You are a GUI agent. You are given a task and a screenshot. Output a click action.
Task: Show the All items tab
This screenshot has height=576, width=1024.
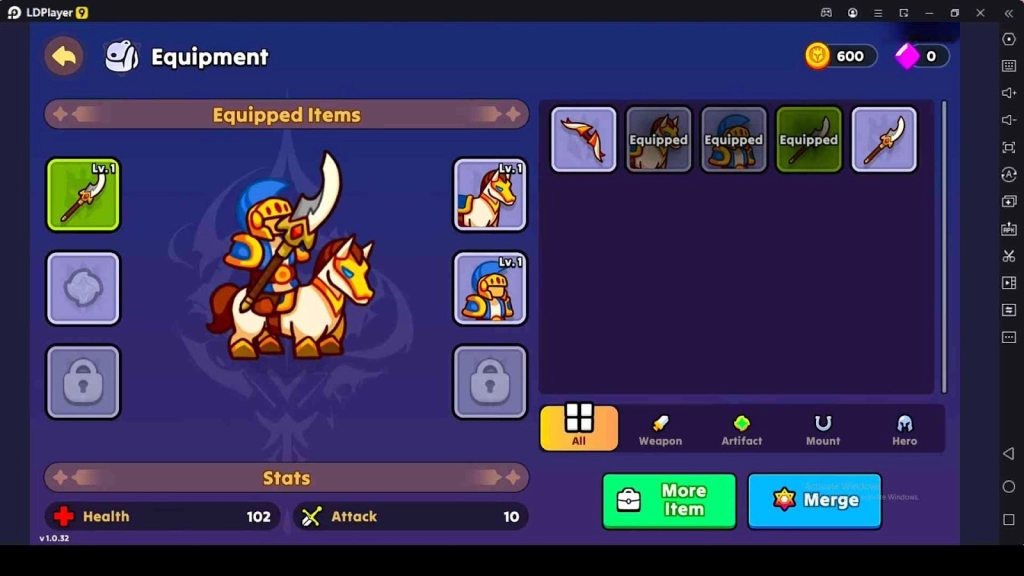[579, 427]
